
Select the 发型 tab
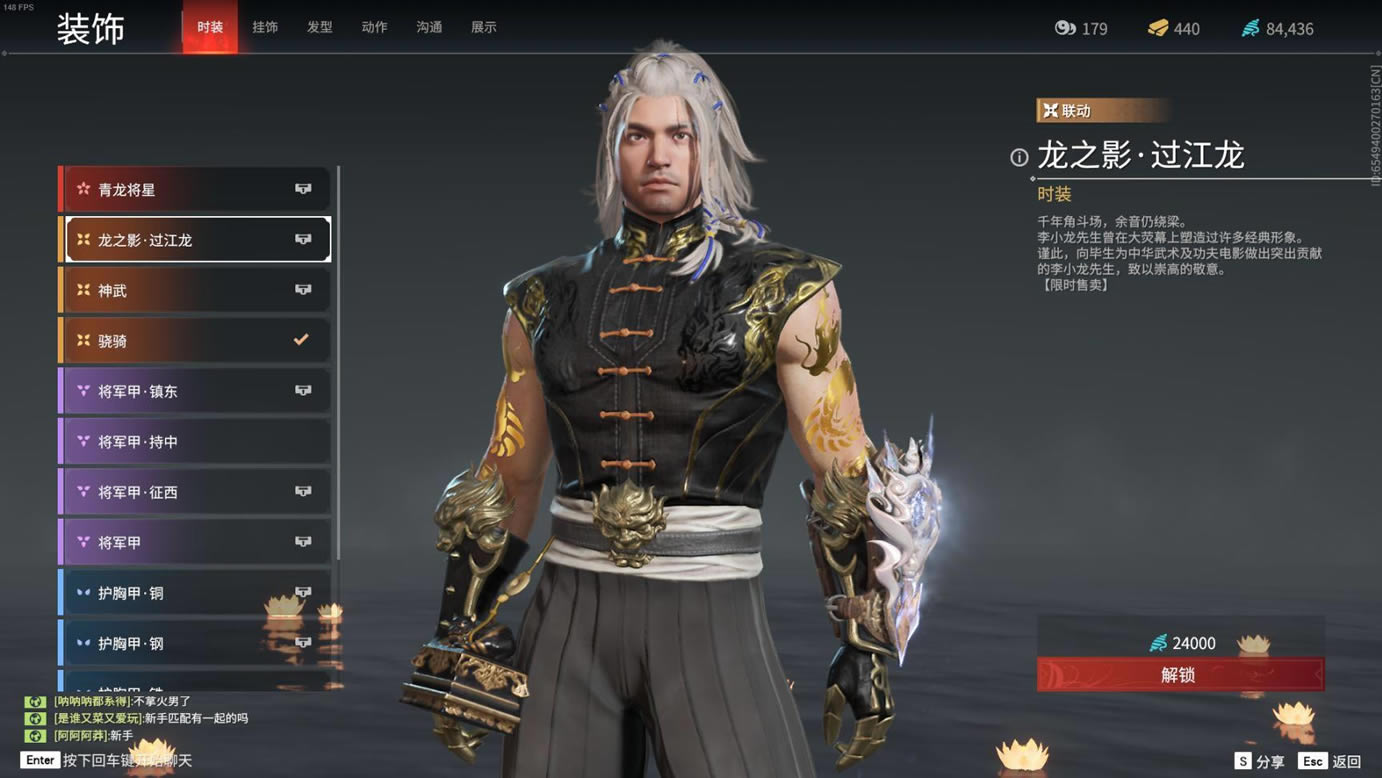(320, 27)
